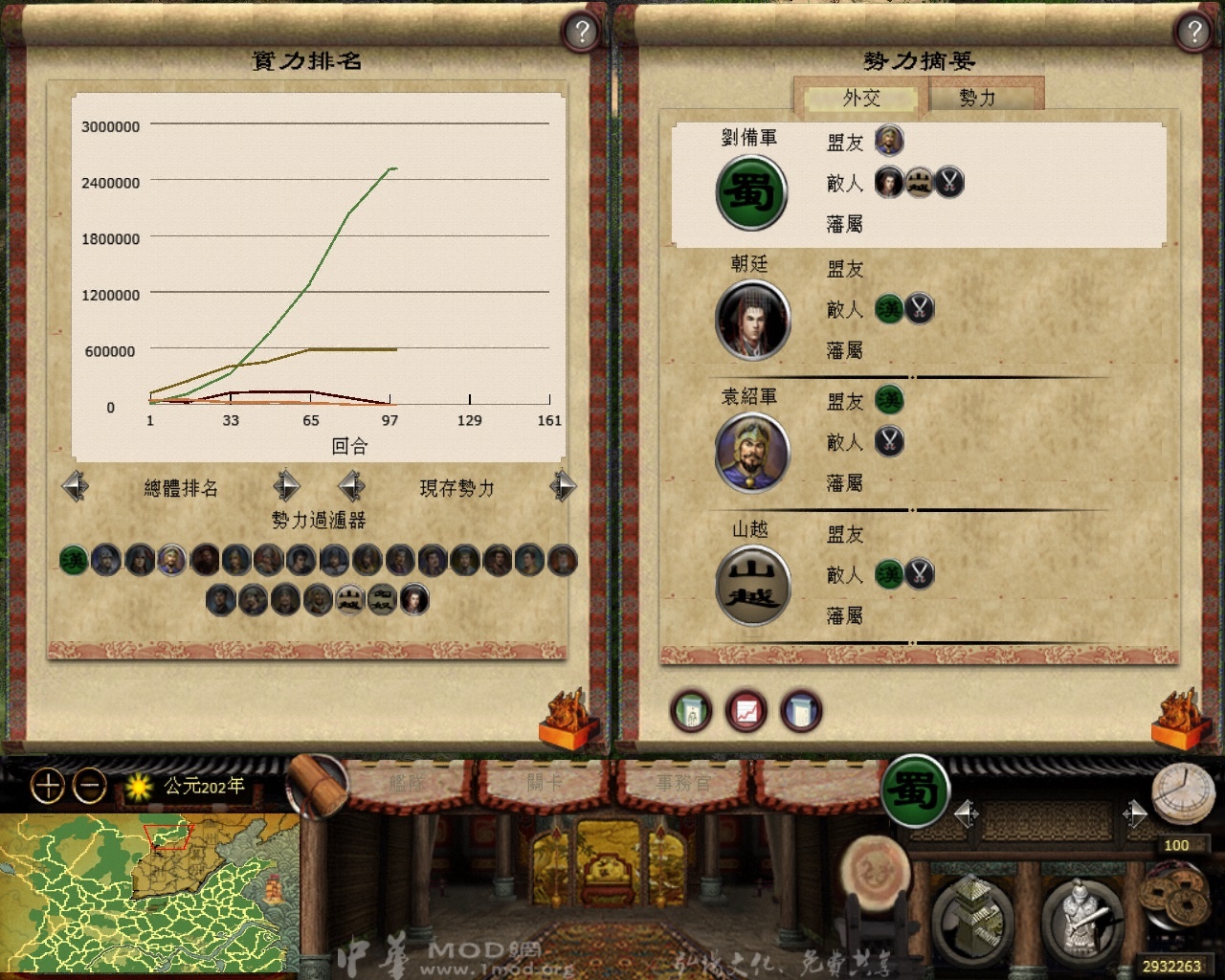Click the green 蜀 faction emblem on the bottom bar
Screen dimensions: 1225x980
coord(916,792)
